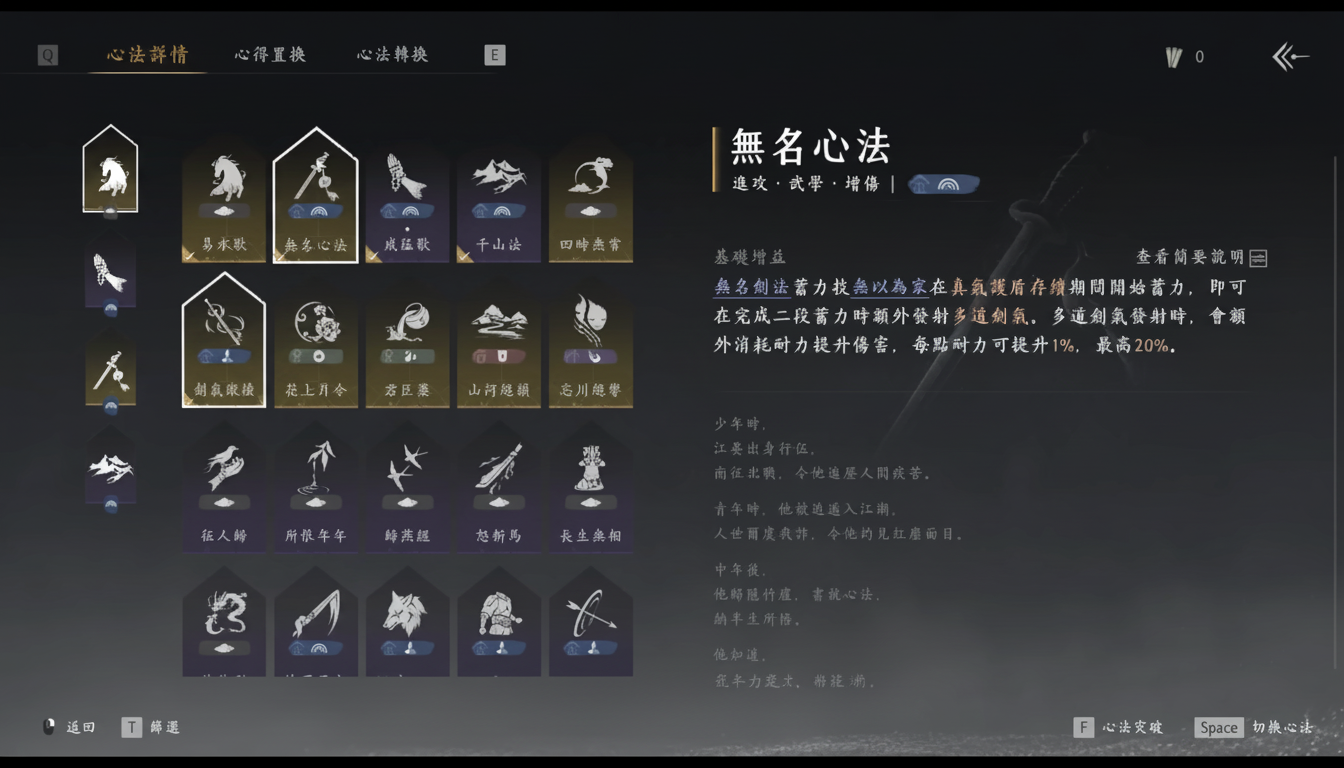This screenshot has width=1344, height=768.
Task: Select the 花上月令 moon flower icon
Action: tap(316, 335)
